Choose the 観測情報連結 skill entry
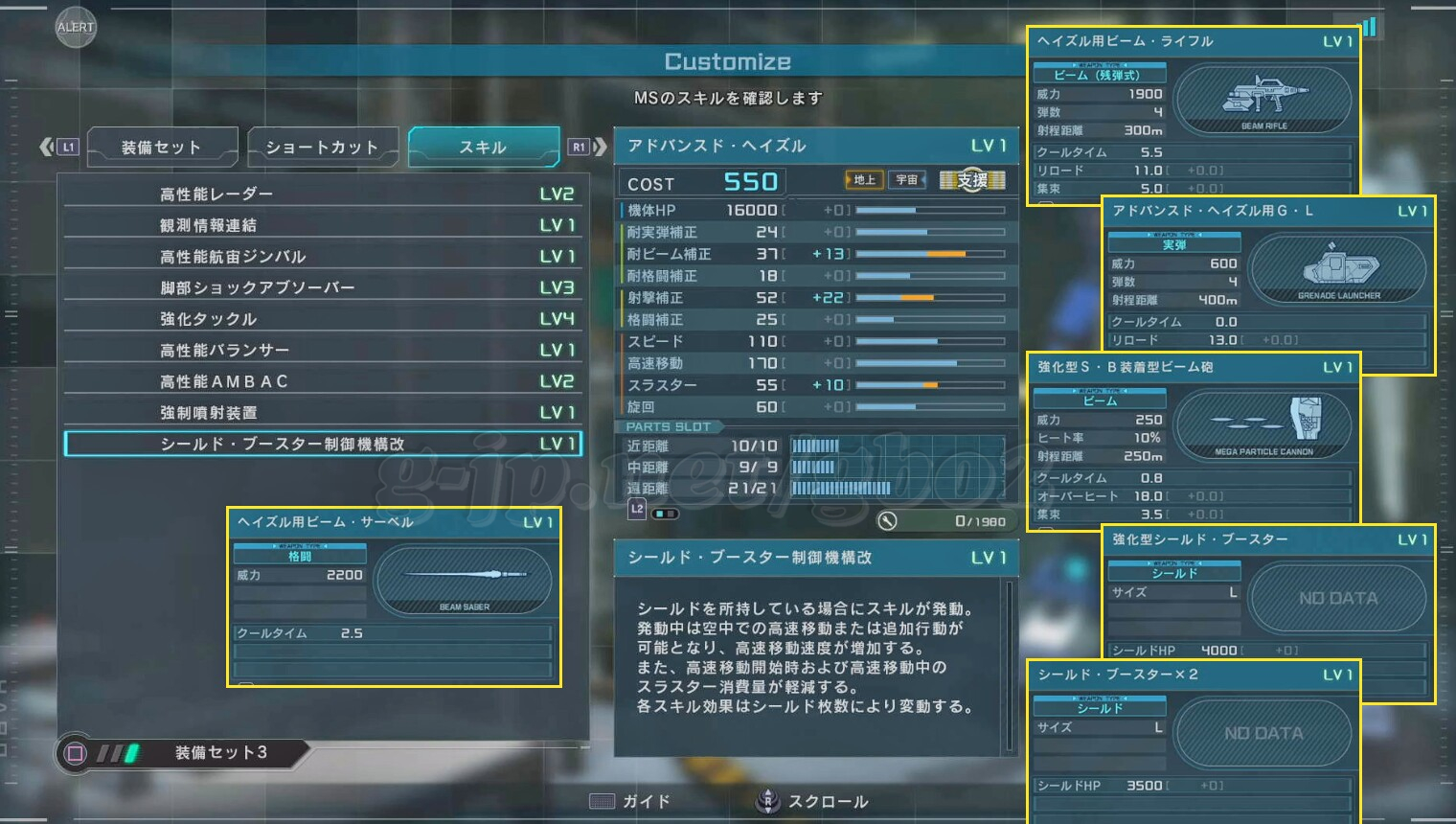Image resolution: width=1456 pixels, height=824 pixels. point(323,225)
